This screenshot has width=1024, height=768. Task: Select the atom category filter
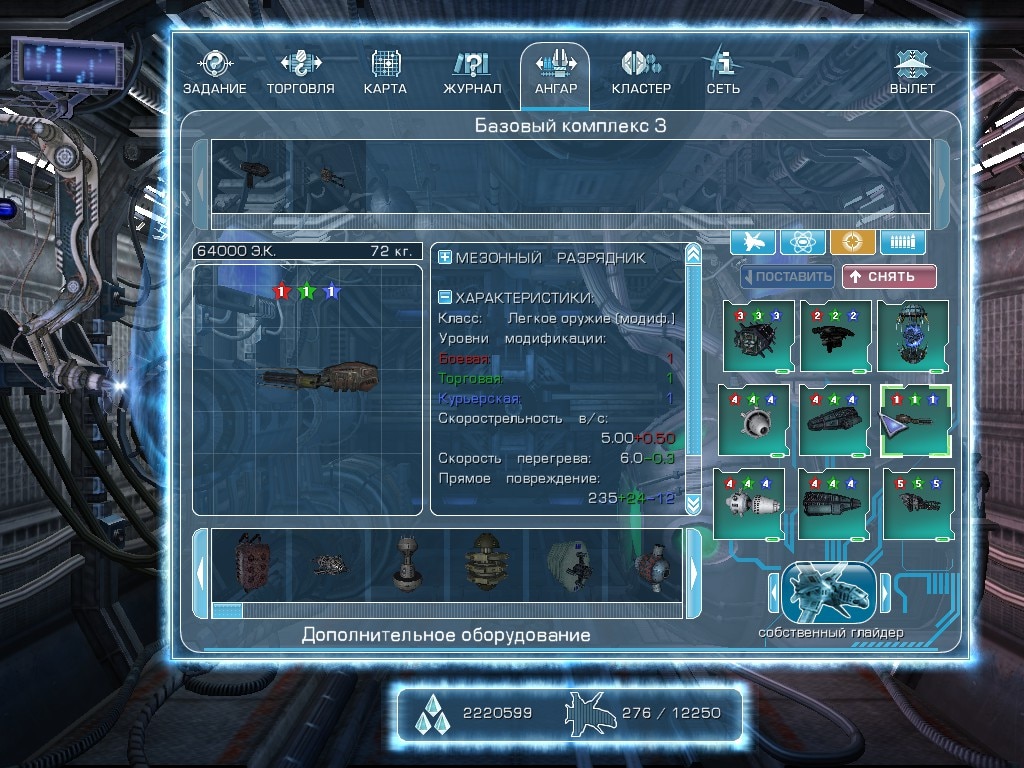click(803, 241)
